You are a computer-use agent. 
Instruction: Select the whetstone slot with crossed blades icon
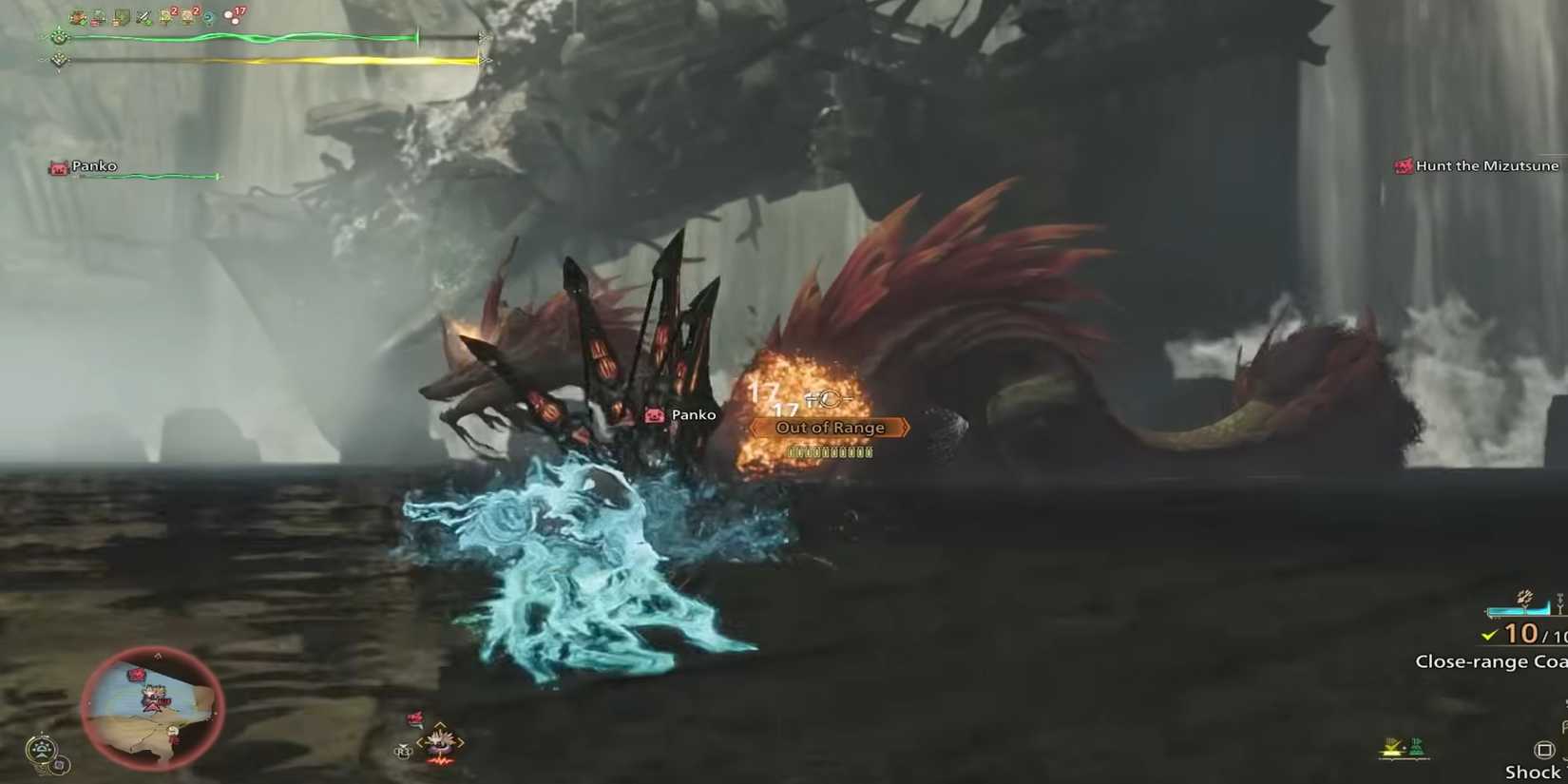(x=143, y=14)
